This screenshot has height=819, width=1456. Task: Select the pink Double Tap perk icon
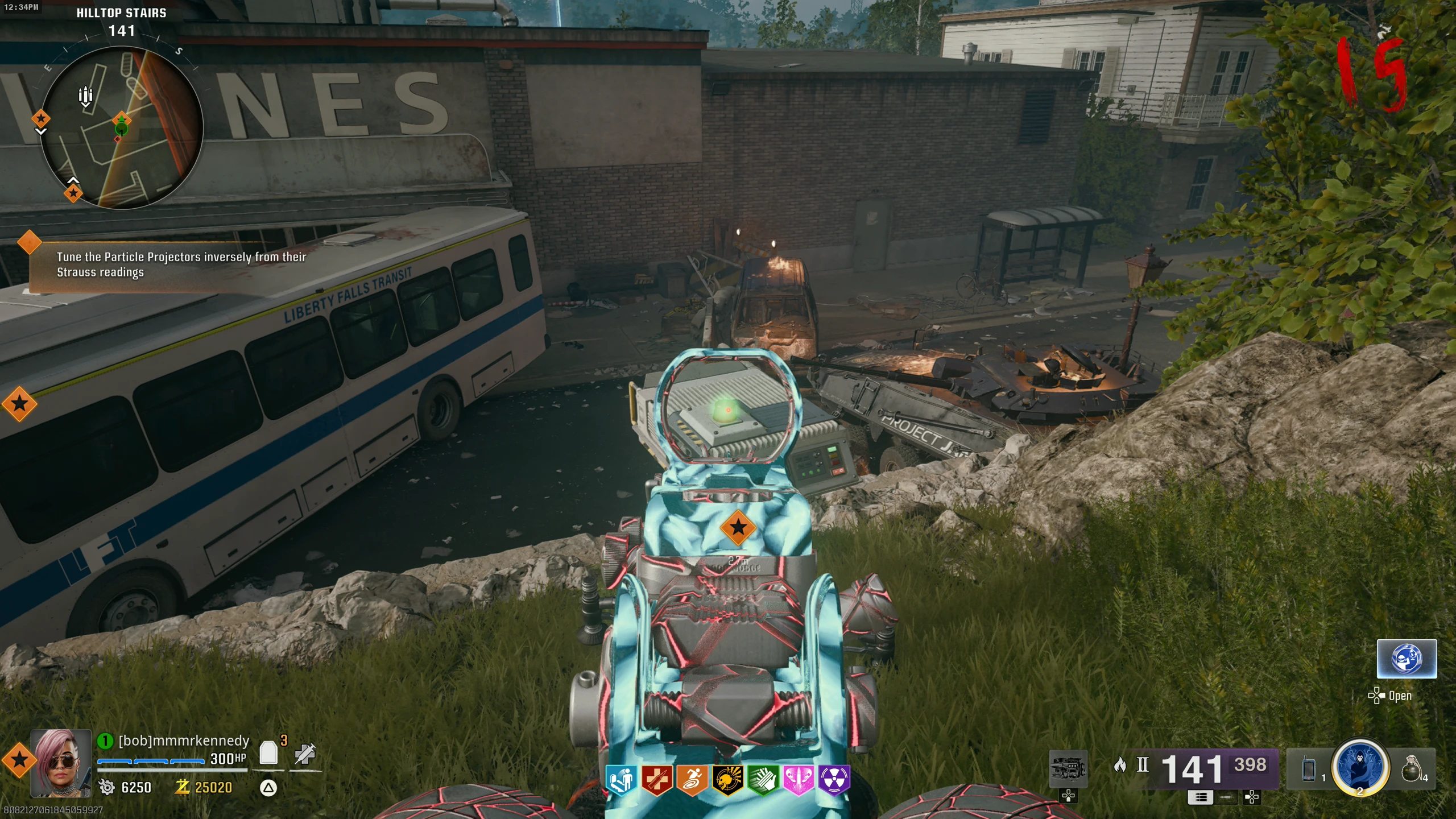[799, 780]
